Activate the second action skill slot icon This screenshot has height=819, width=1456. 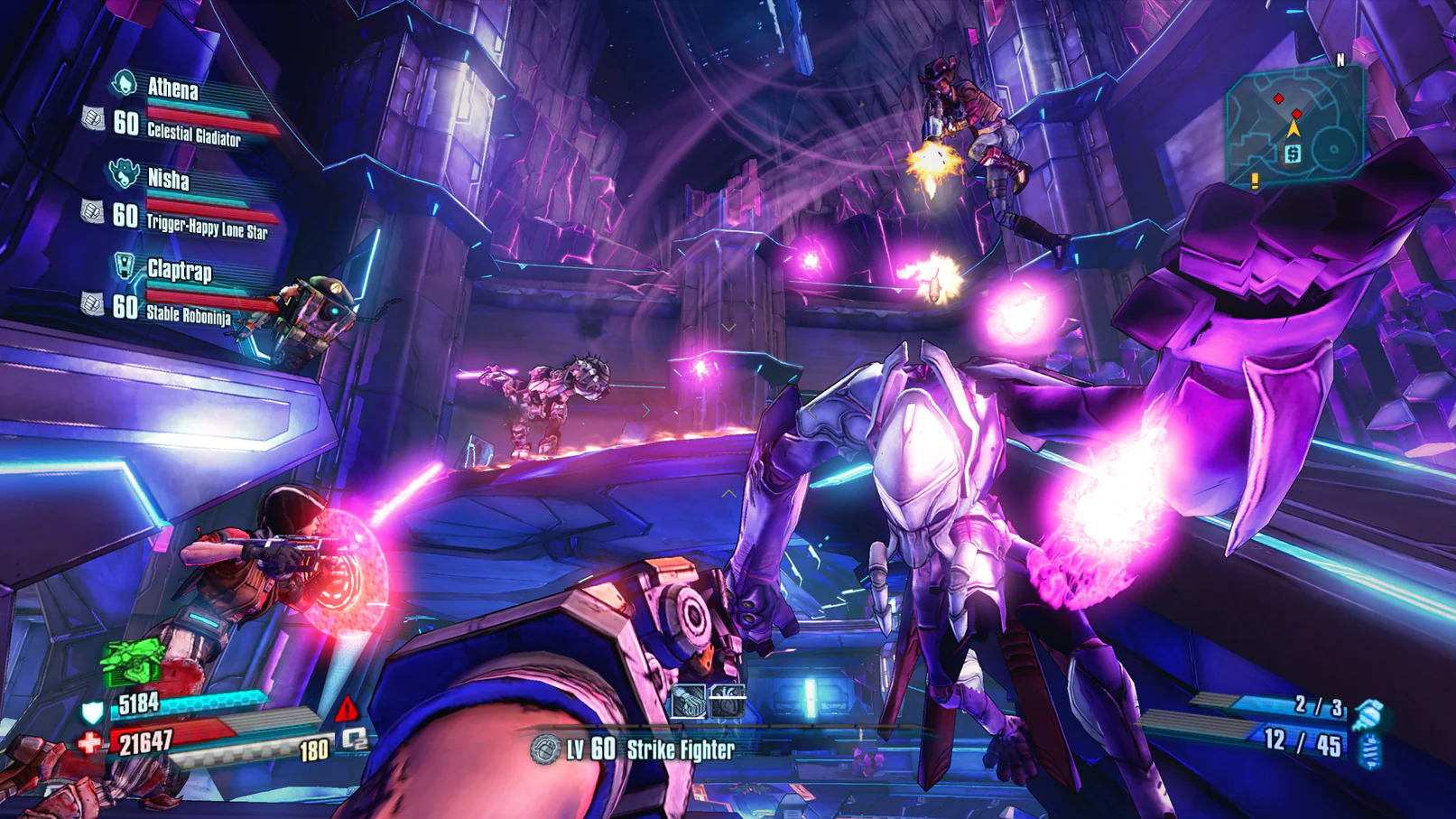coord(728,701)
